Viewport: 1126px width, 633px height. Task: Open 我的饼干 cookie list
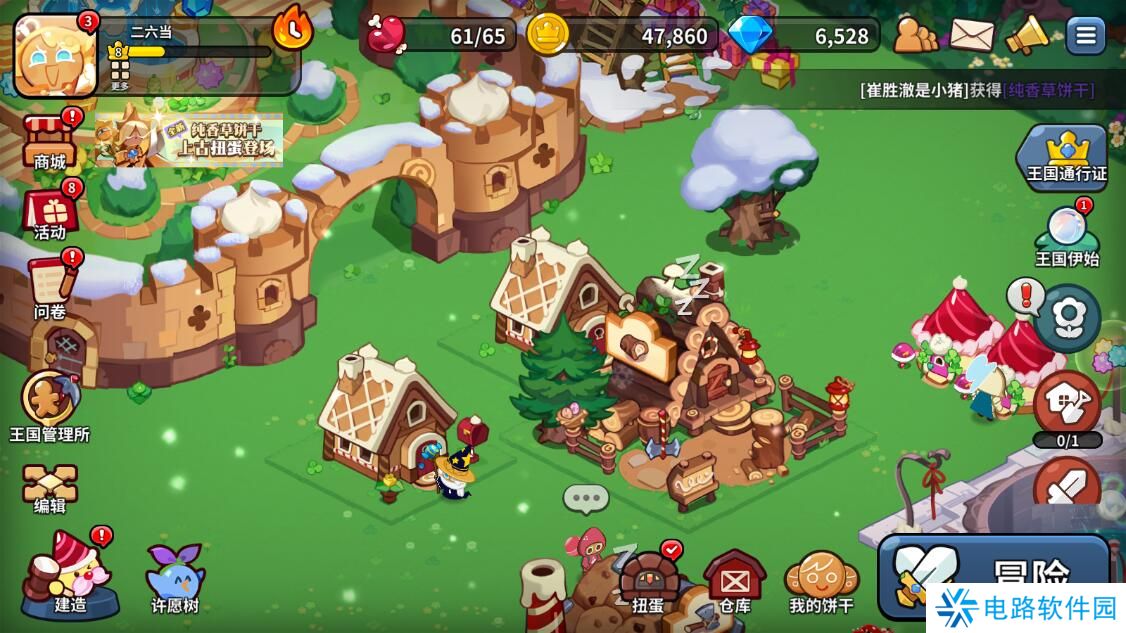pyautogui.click(x=821, y=580)
